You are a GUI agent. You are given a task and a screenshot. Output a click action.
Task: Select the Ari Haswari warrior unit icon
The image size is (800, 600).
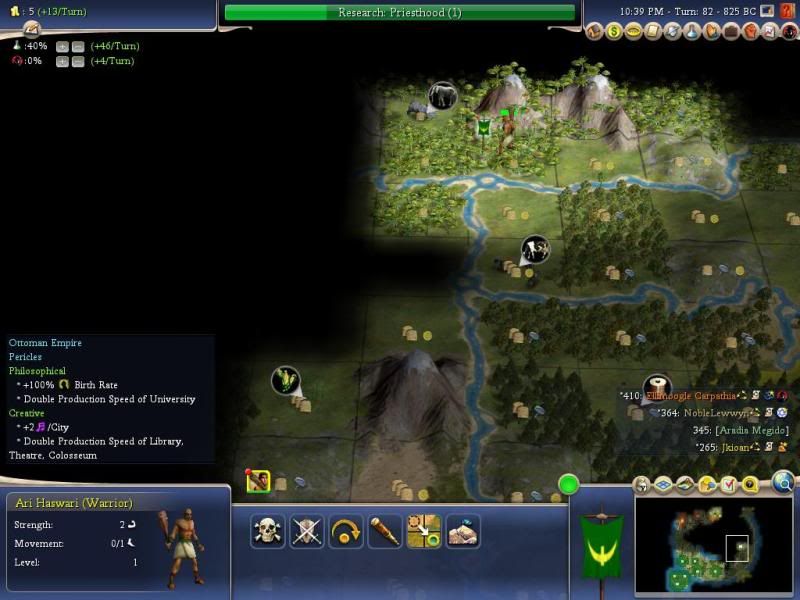click(258, 482)
